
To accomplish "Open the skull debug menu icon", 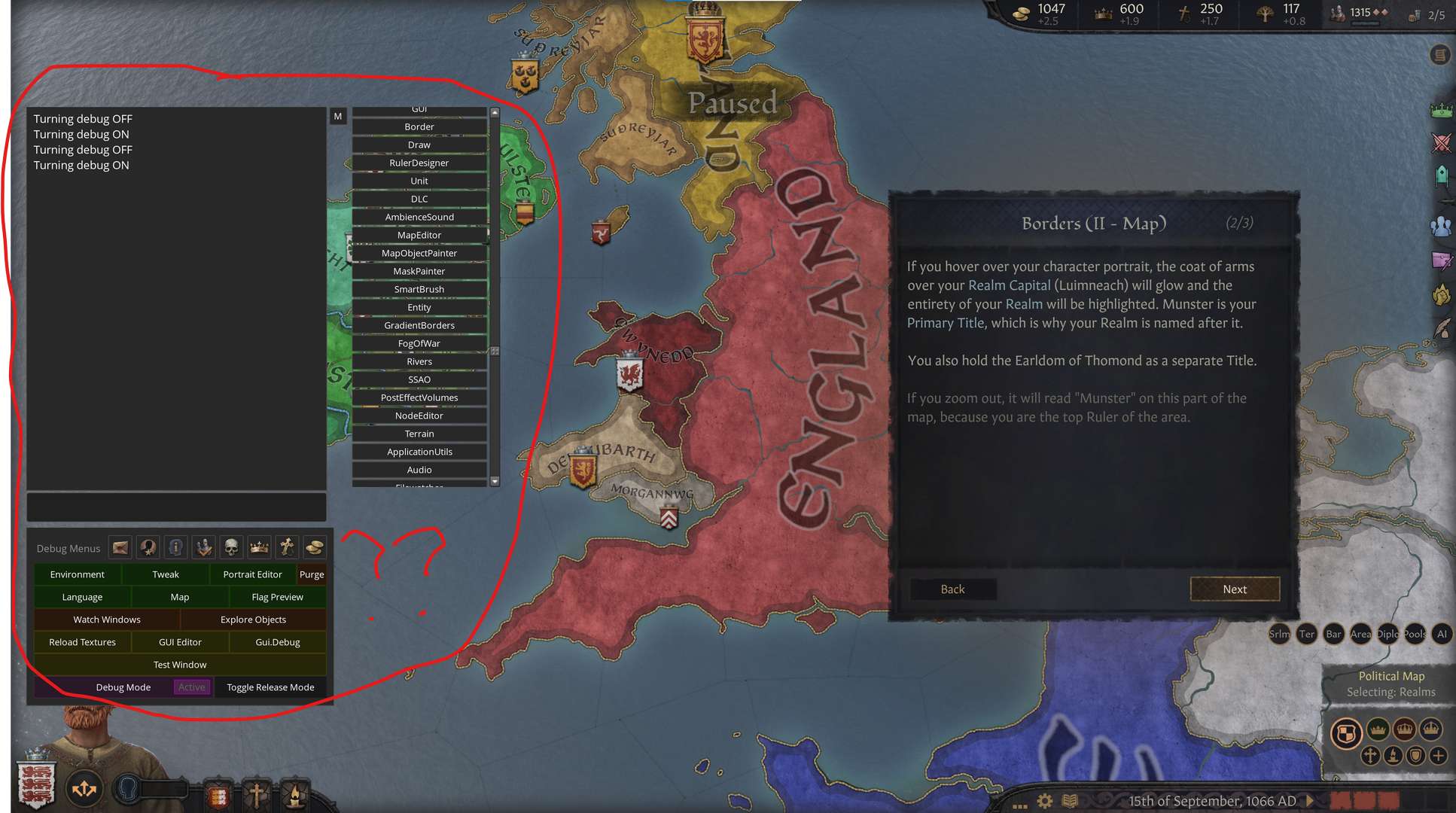I will click(x=231, y=547).
